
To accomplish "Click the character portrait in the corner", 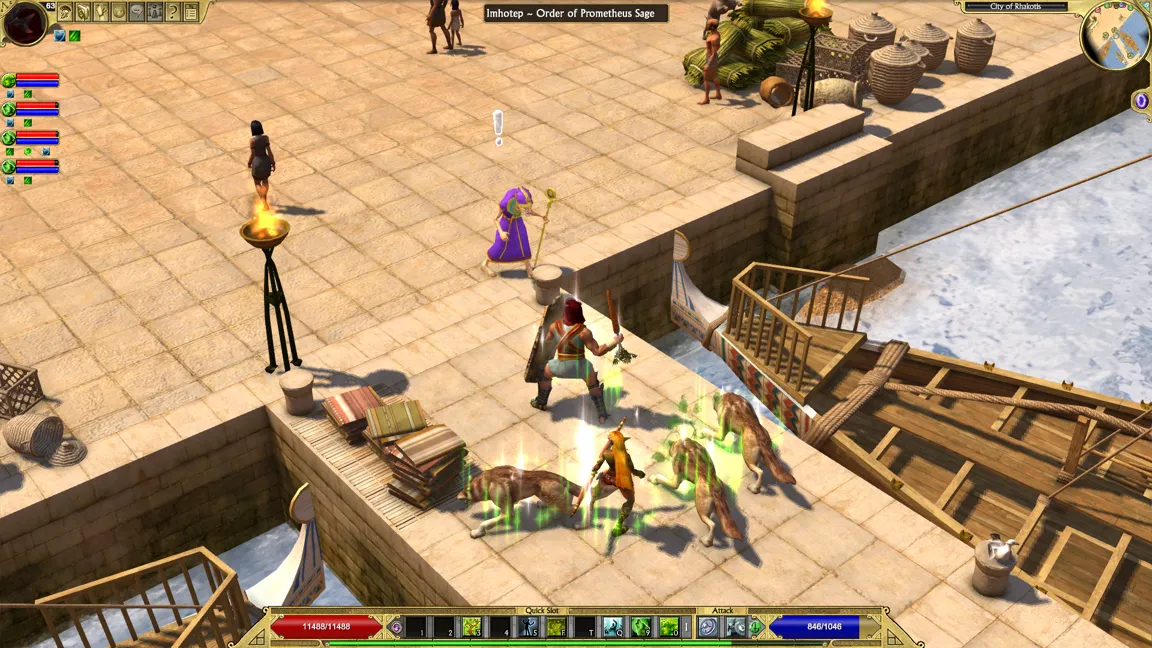I will [24, 22].
